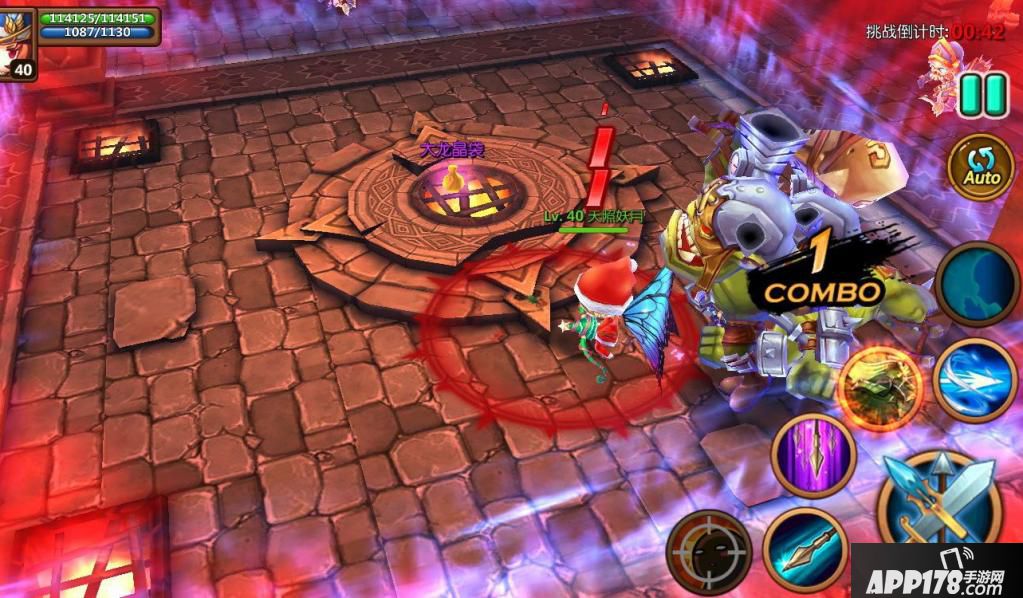Pause the game with the green pause button
1023x598 pixels.
tap(983, 95)
